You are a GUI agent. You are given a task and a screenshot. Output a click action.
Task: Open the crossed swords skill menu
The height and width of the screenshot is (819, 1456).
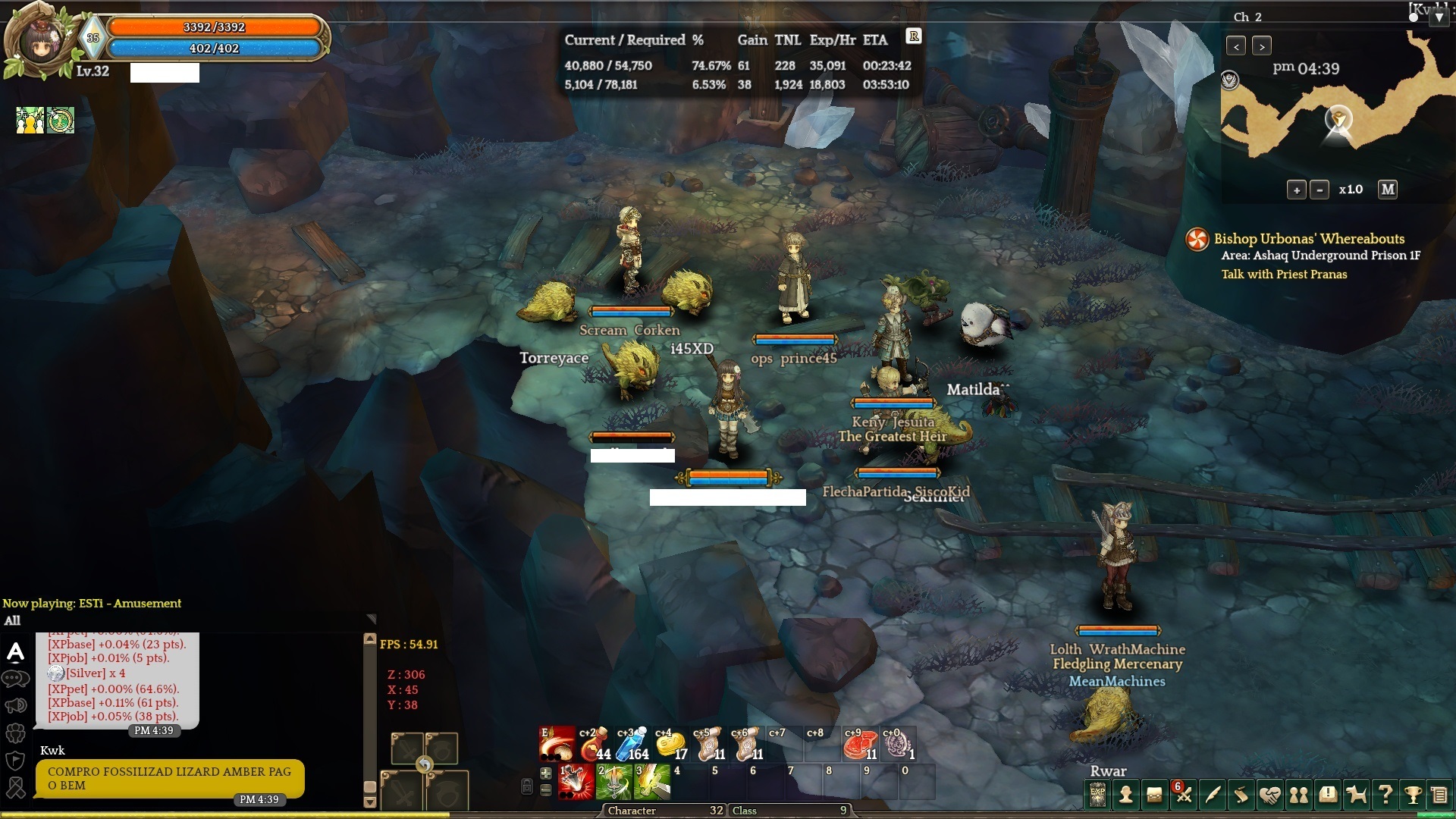pos(1183,795)
